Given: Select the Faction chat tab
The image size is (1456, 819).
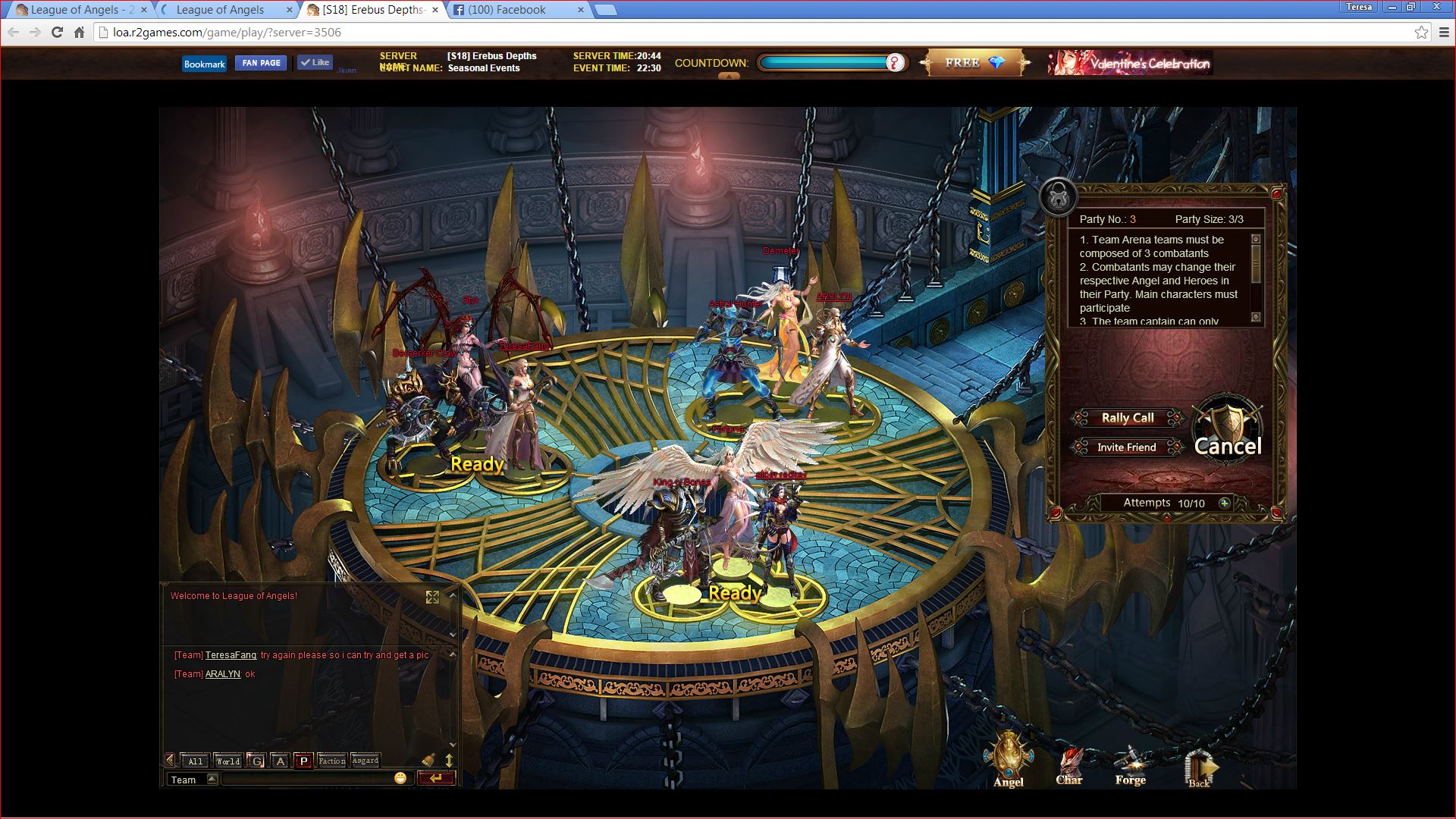Looking at the screenshot, I should 332,761.
